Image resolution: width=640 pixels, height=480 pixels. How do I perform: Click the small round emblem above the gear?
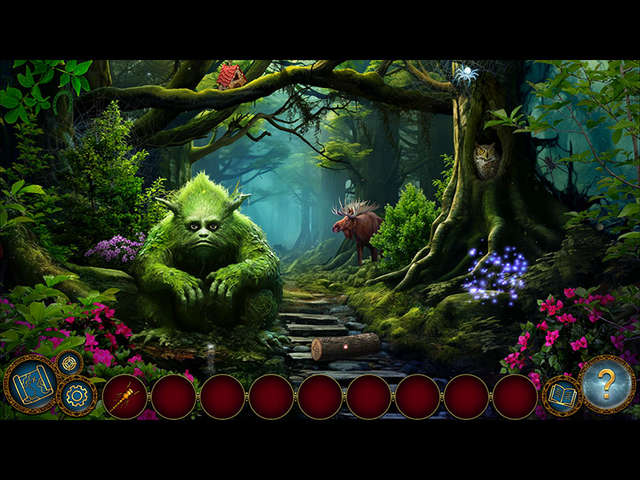(68, 363)
